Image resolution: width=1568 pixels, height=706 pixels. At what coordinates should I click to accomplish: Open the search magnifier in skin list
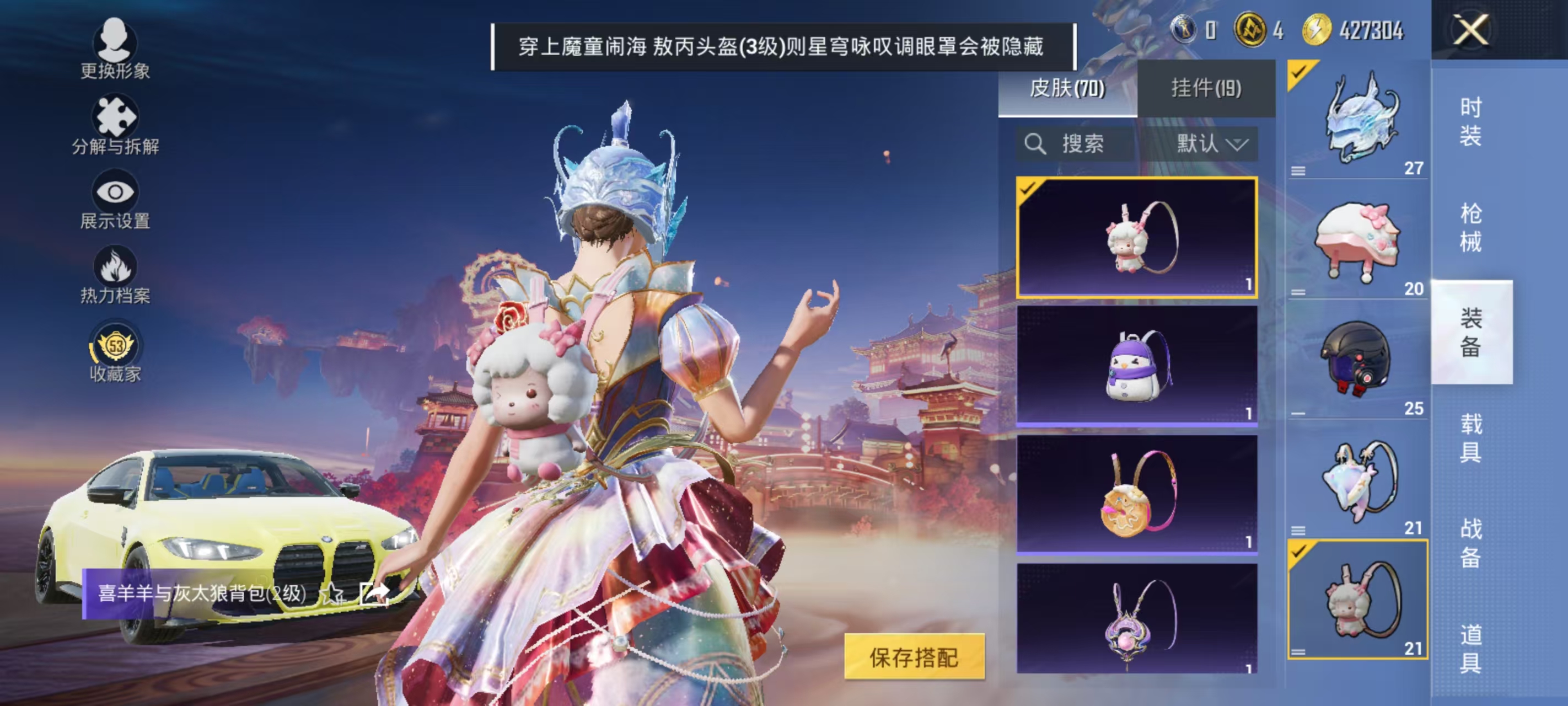[x=1037, y=145]
